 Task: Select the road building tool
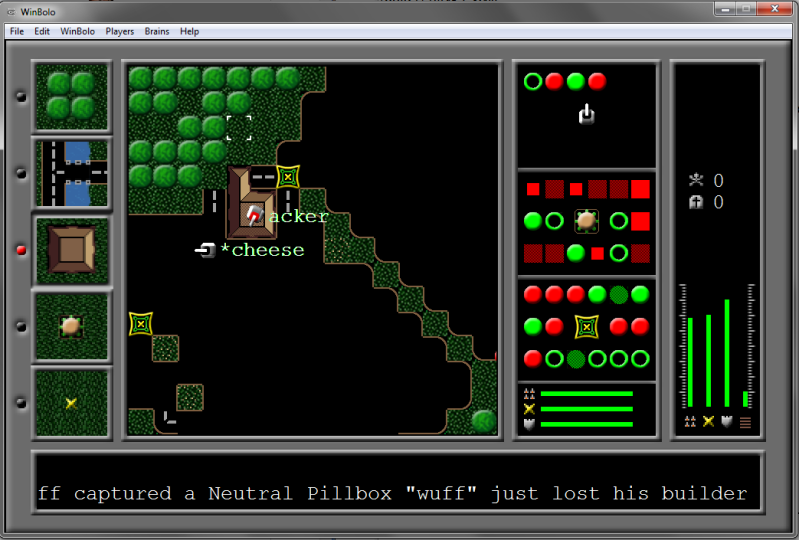point(72,173)
